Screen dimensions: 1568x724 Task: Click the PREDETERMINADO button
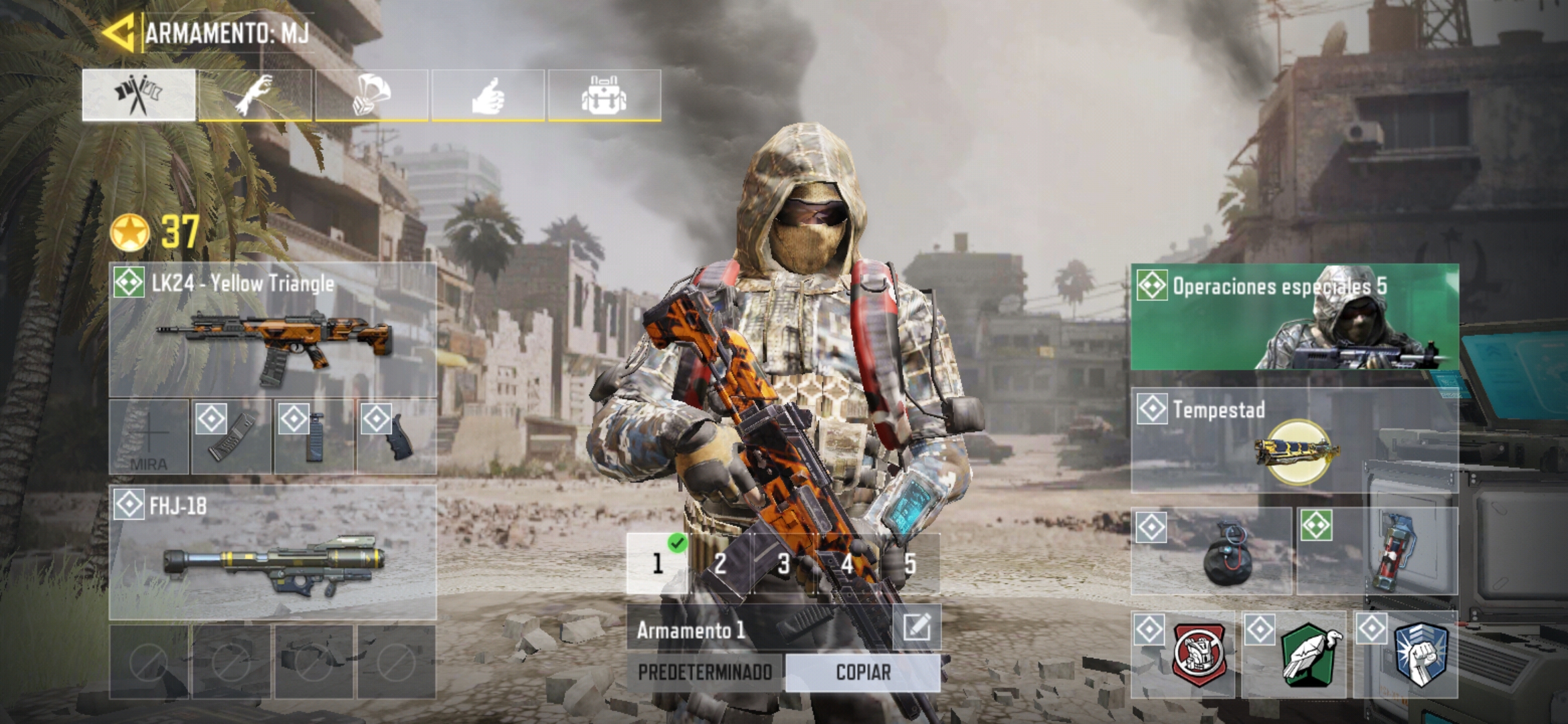[705, 672]
